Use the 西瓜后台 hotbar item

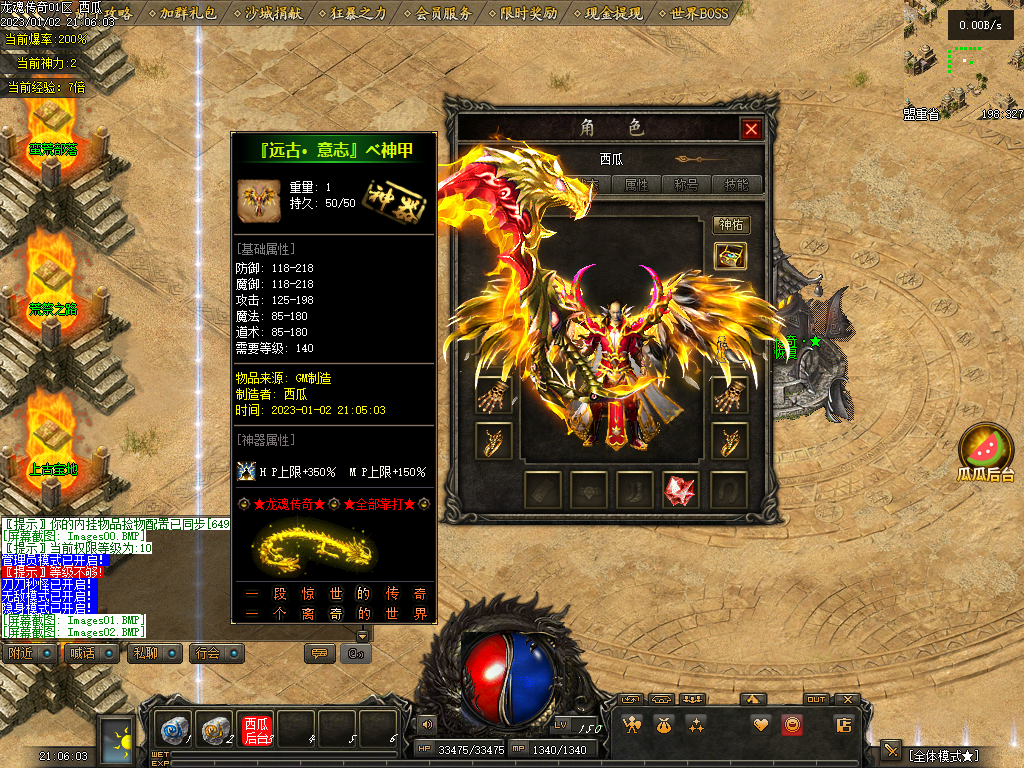point(256,730)
